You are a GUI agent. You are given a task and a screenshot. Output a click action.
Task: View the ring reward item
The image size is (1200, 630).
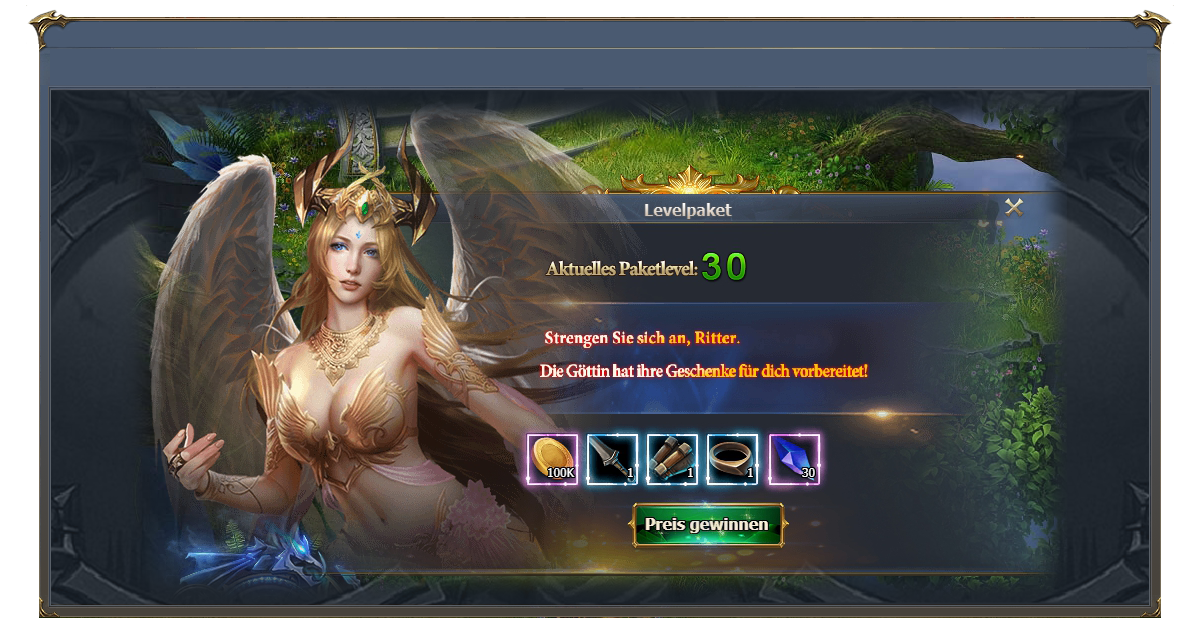[732, 459]
